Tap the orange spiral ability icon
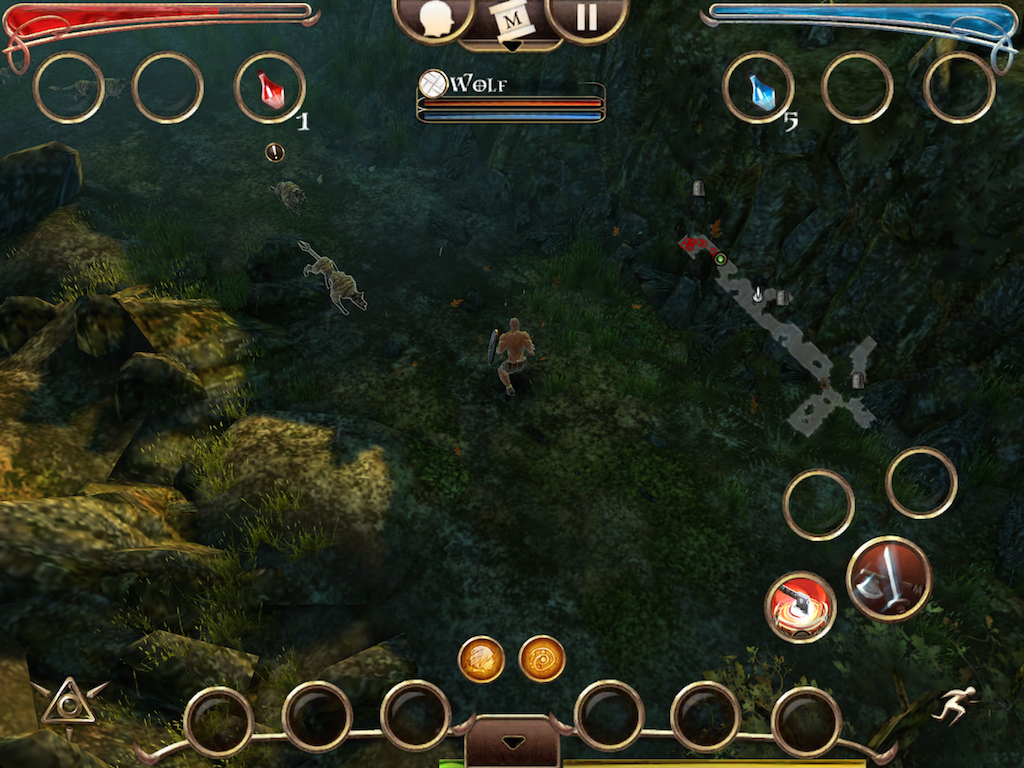This screenshot has height=768, width=1024. point(542,659)
